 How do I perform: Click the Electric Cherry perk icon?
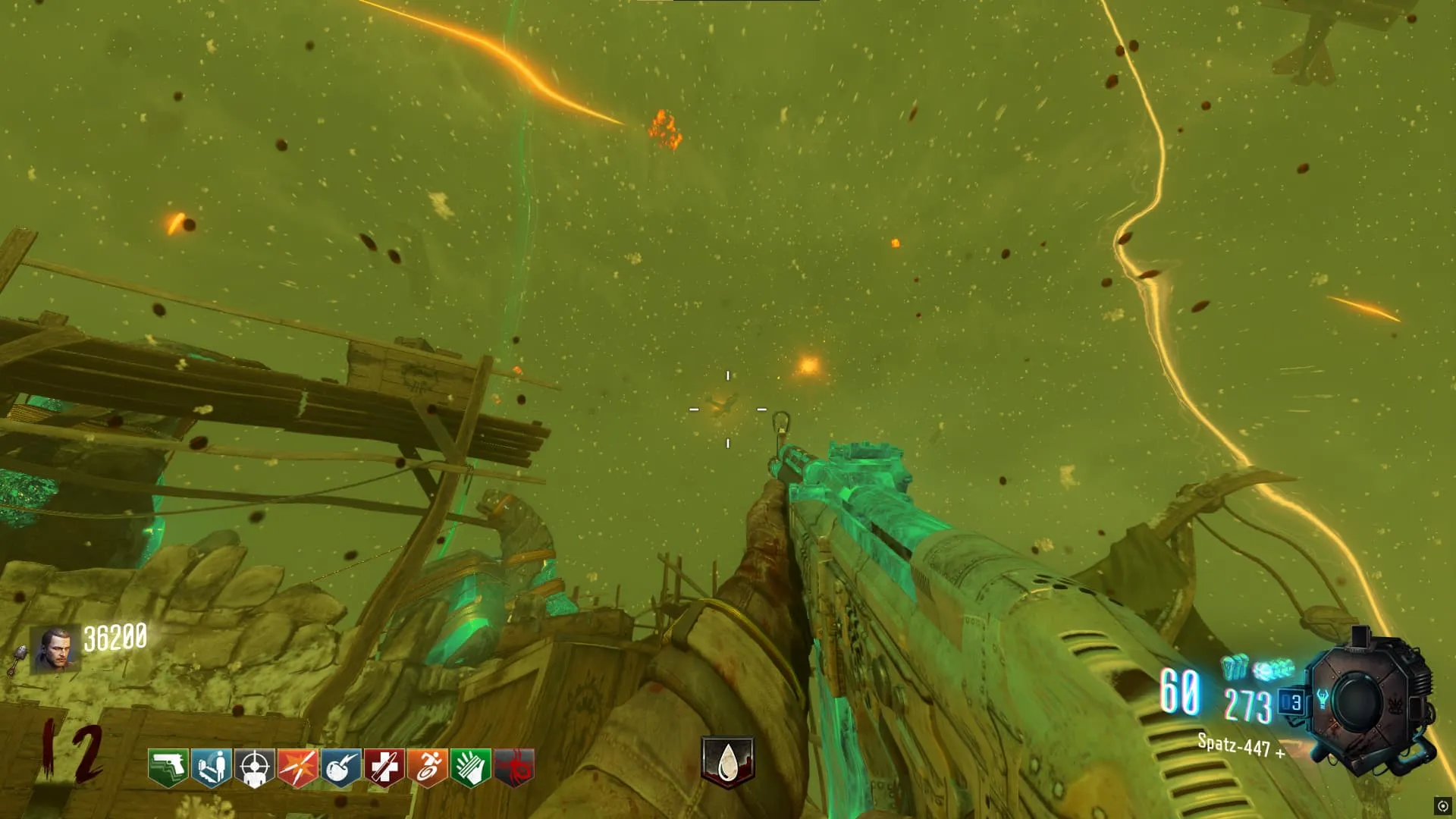(340, 767)
